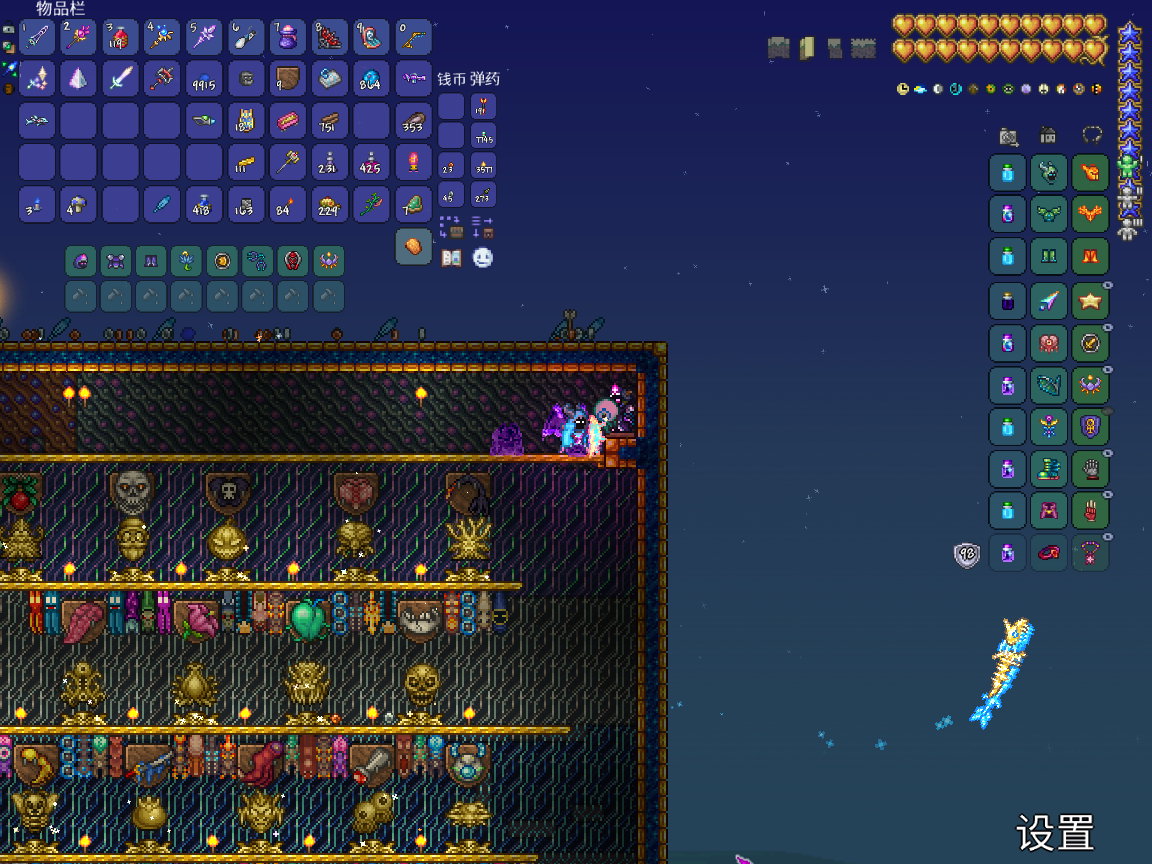Select the Zenith sword in inventory
1152x864 pixels.
tap(120, 78)
